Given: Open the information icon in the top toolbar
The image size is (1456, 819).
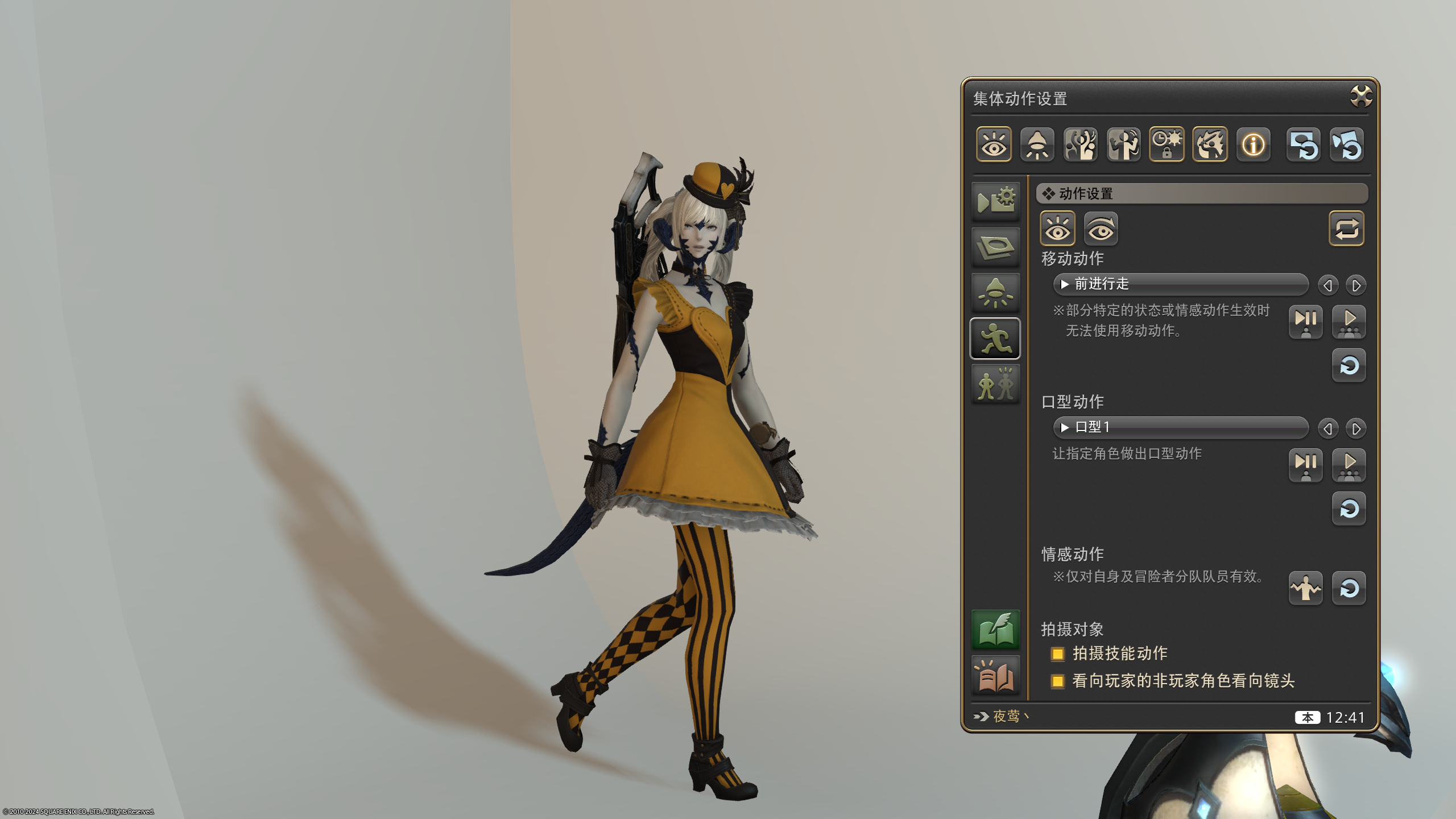Looking at the screenshot, I should [x=1253, y=145].
